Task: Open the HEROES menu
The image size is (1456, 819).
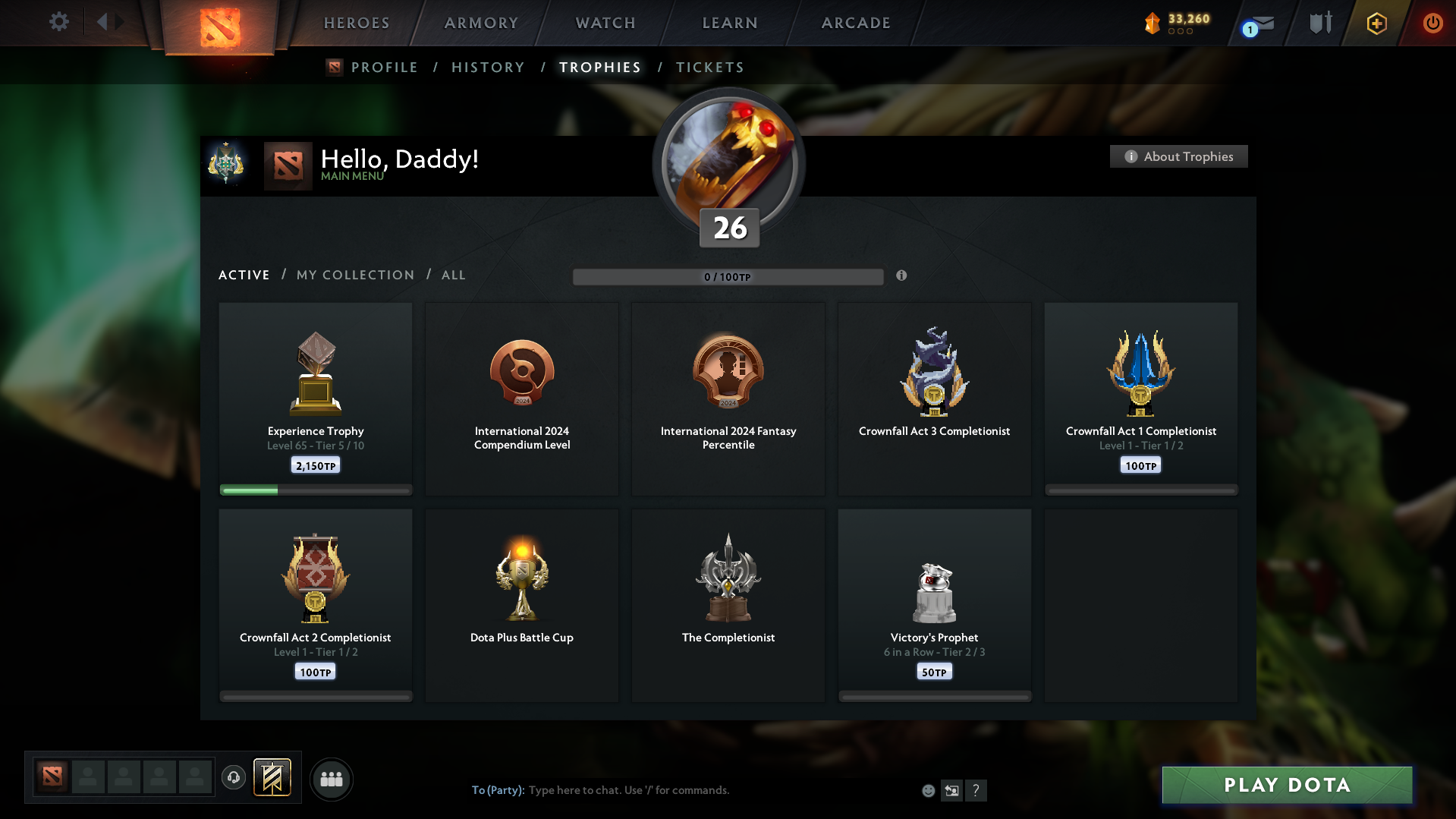Action: pos(357,23)
